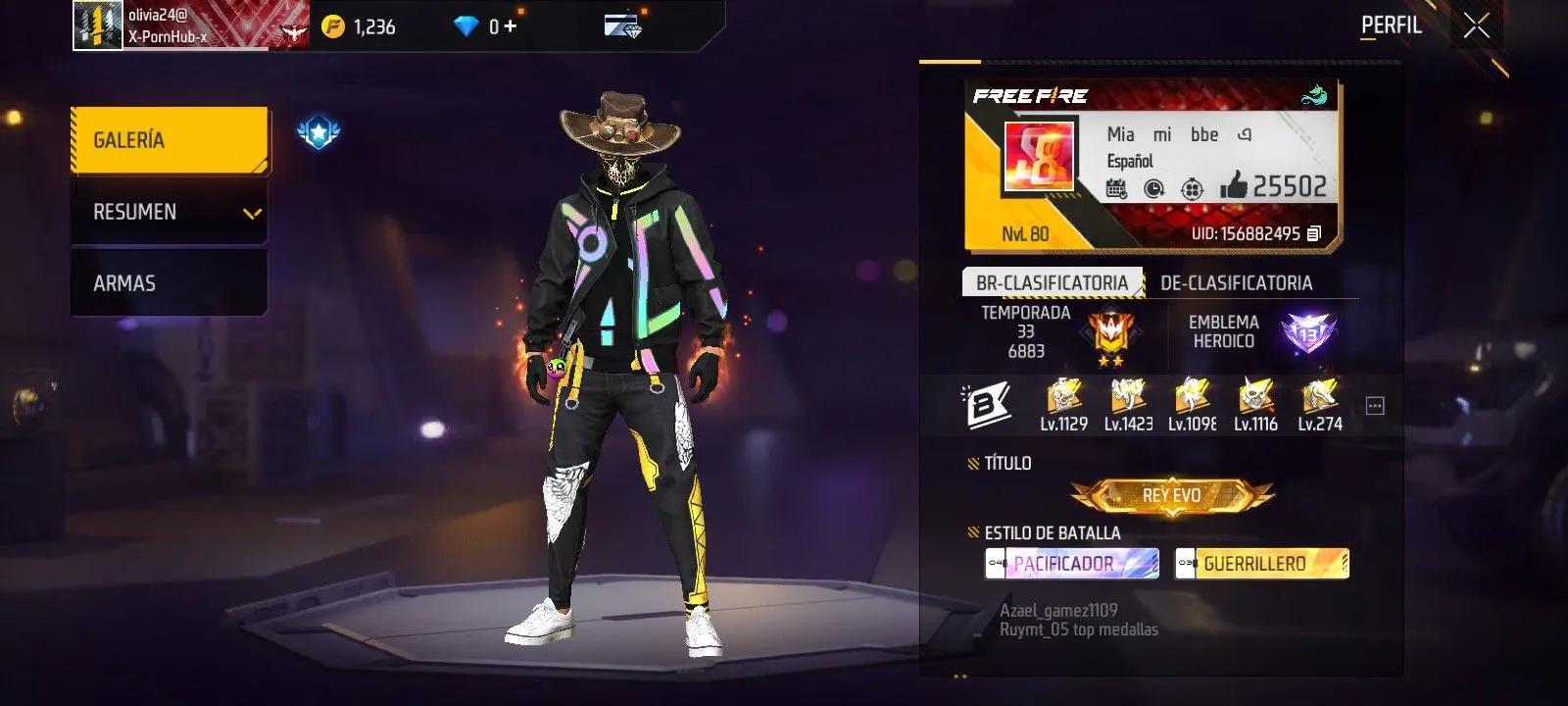
Task: Open the player avatar in top bar
Action: pyautogui.click(x=98, y=25)
